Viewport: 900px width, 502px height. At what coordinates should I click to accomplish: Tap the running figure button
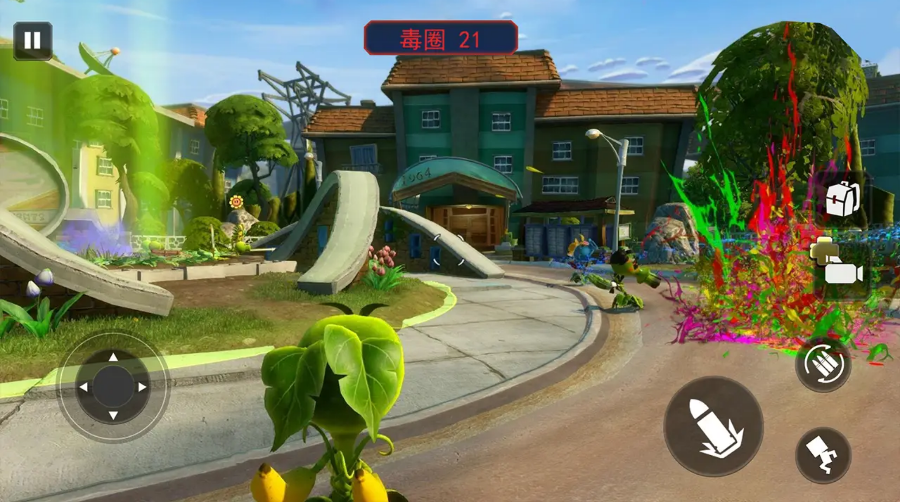point(823,455)
